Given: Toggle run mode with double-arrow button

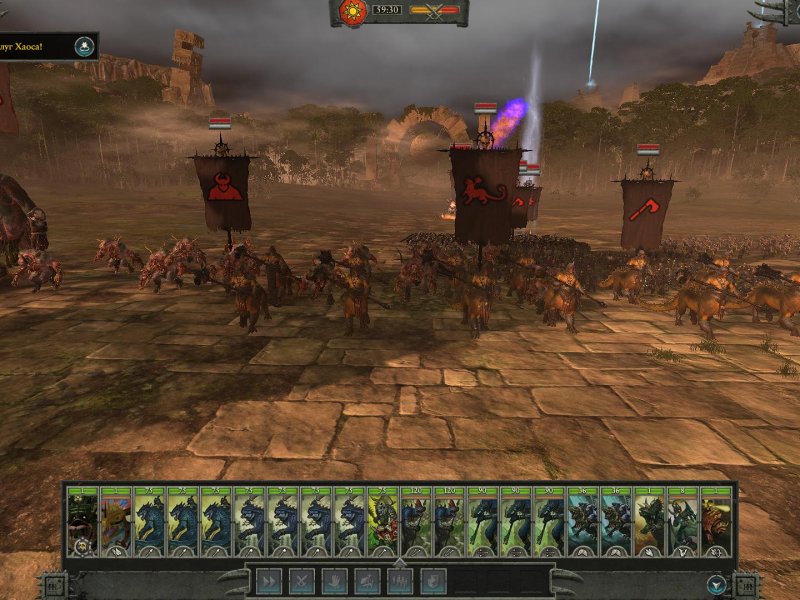Looking at the screenshot, I should pos(269,580).
